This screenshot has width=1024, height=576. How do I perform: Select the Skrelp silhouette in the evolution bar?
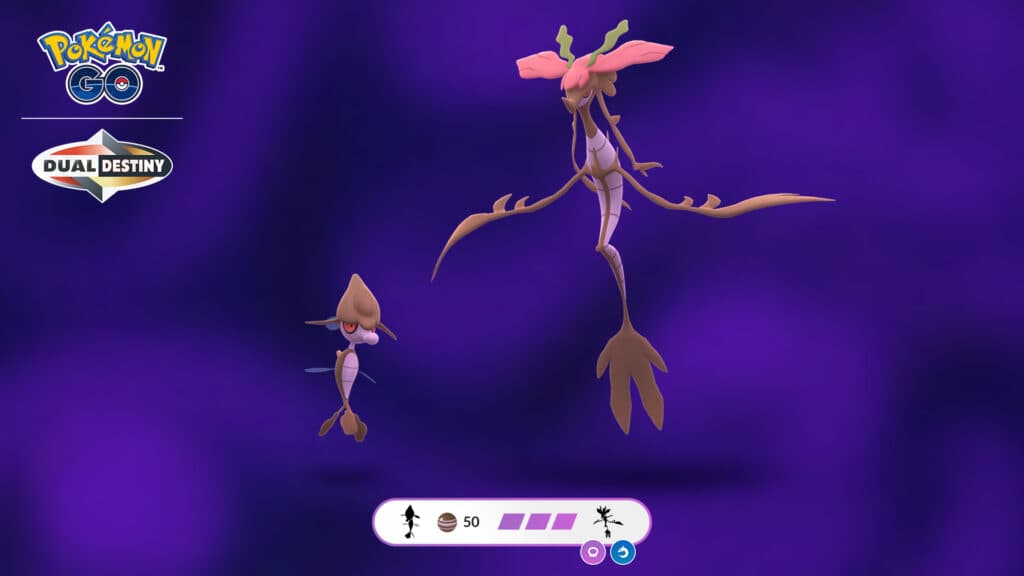coord(409,522)
